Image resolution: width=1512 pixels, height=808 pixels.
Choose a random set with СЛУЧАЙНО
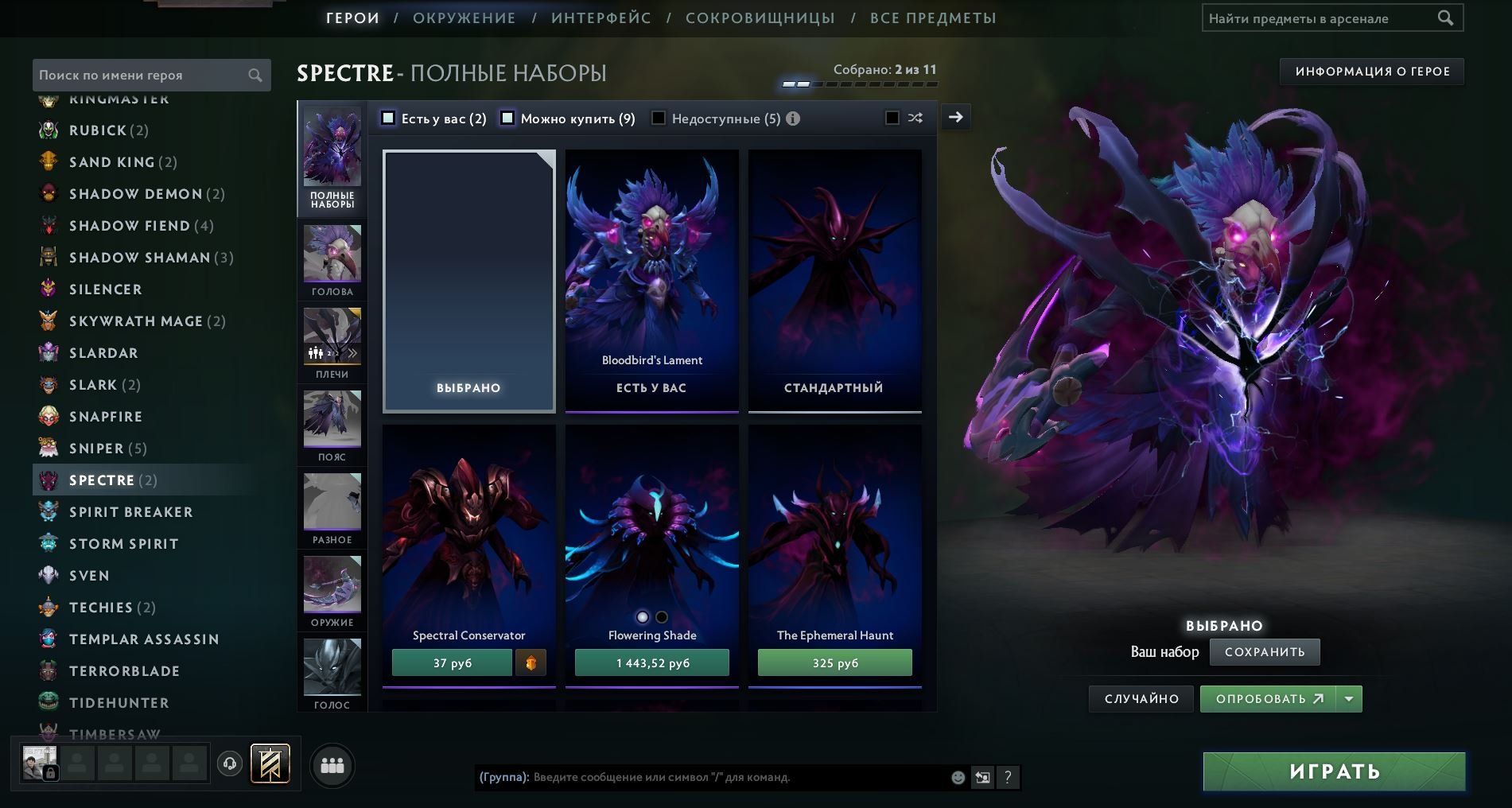[1141, 699]
